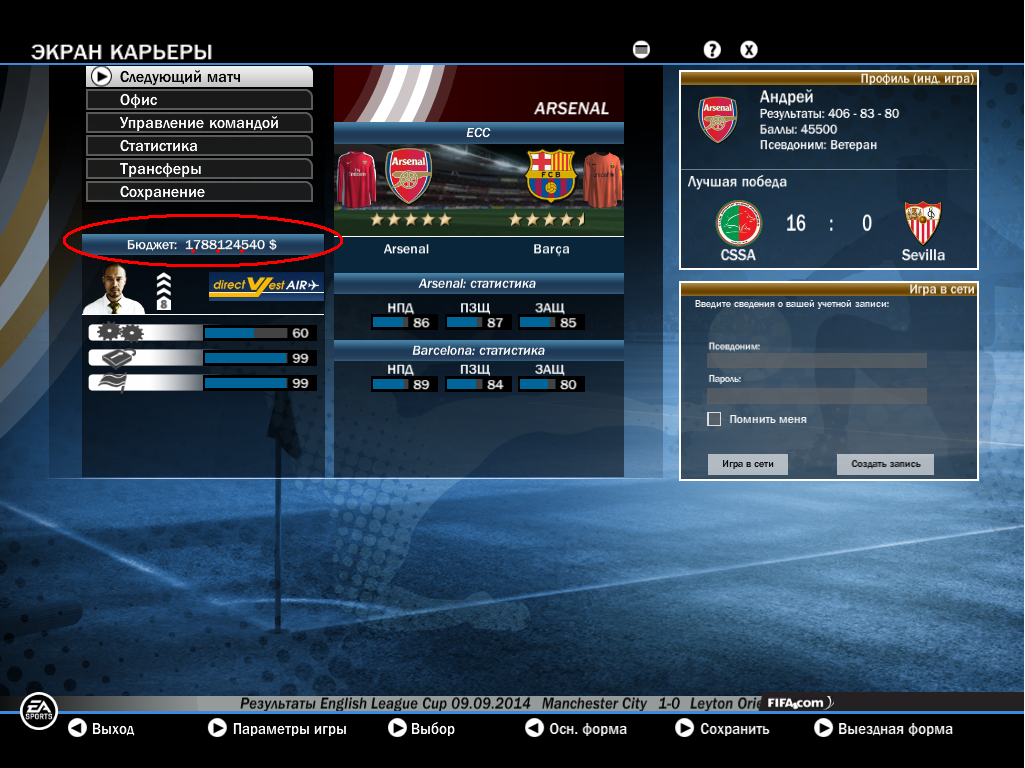Open the Офис menu
Screen dimensions: 1025x768
coord(200,100)
